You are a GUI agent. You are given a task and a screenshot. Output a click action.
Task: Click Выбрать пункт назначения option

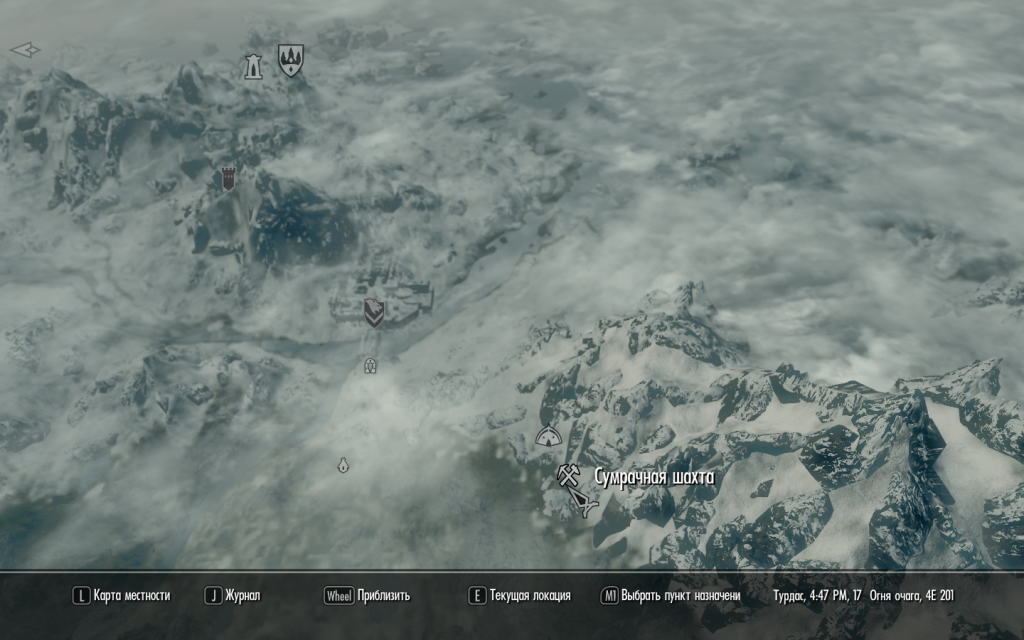click(670, 596)
